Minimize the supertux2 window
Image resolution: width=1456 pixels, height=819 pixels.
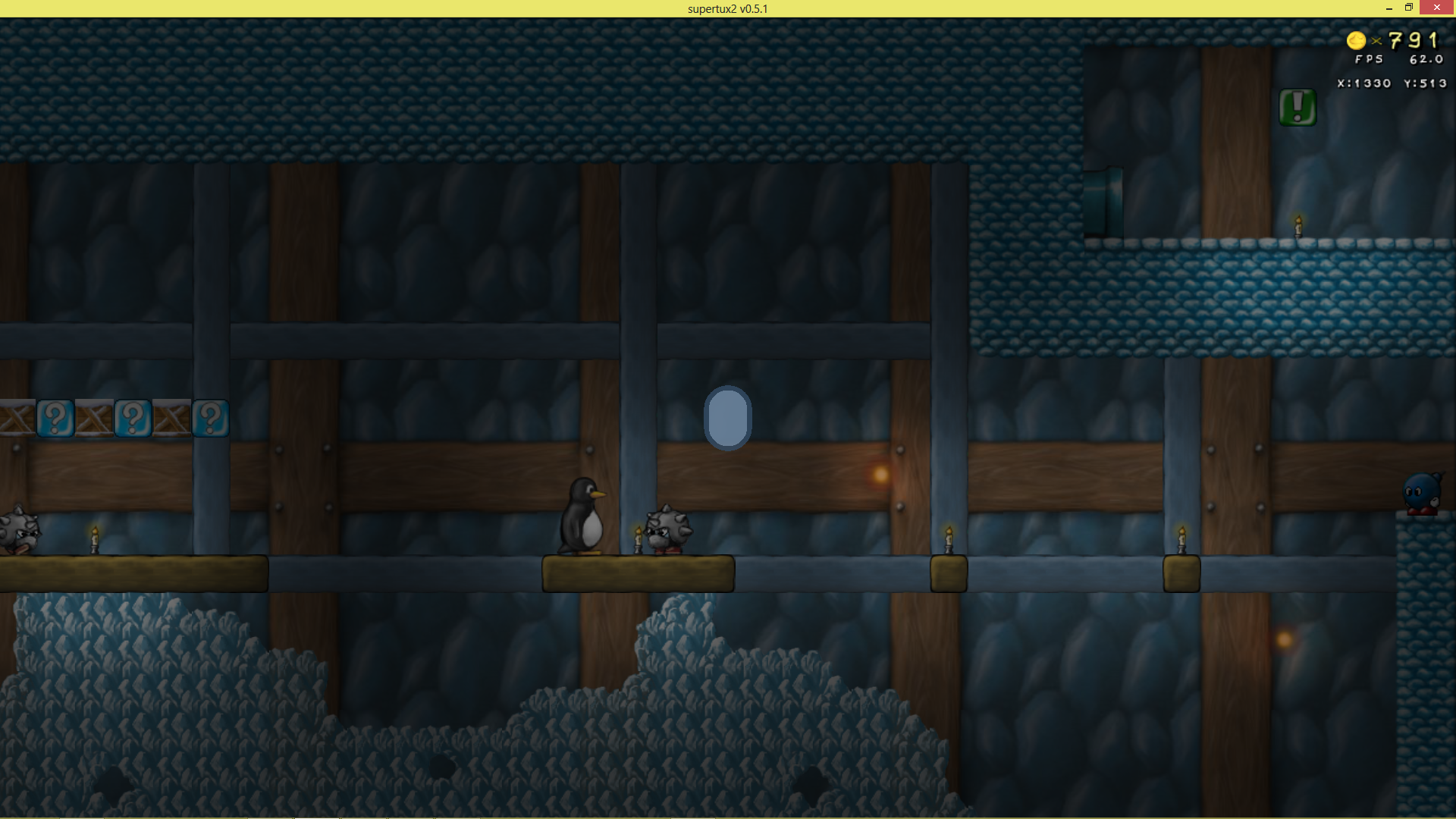(x=1389, y=8)
